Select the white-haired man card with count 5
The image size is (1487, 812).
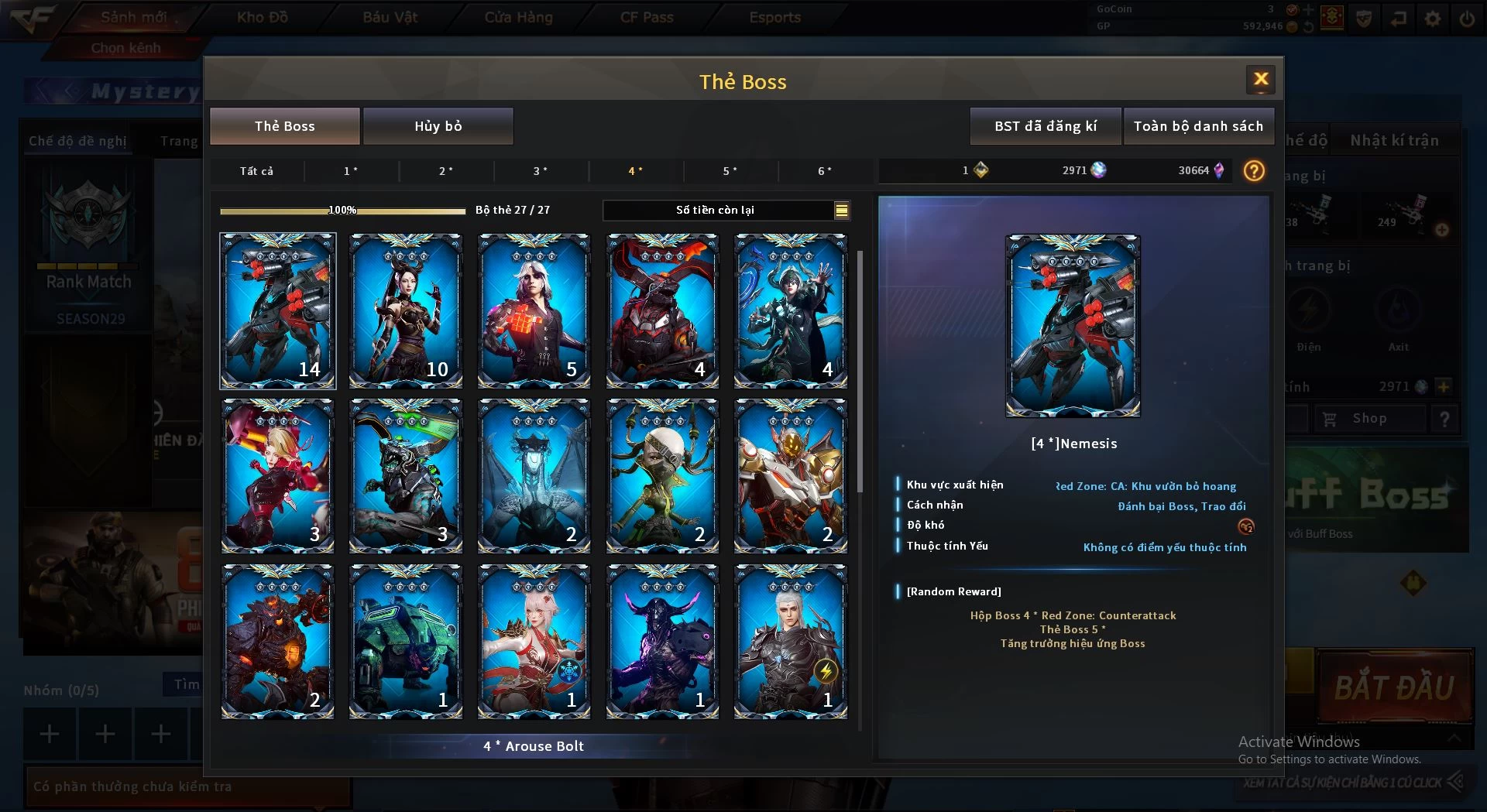[x=534, y=310]
